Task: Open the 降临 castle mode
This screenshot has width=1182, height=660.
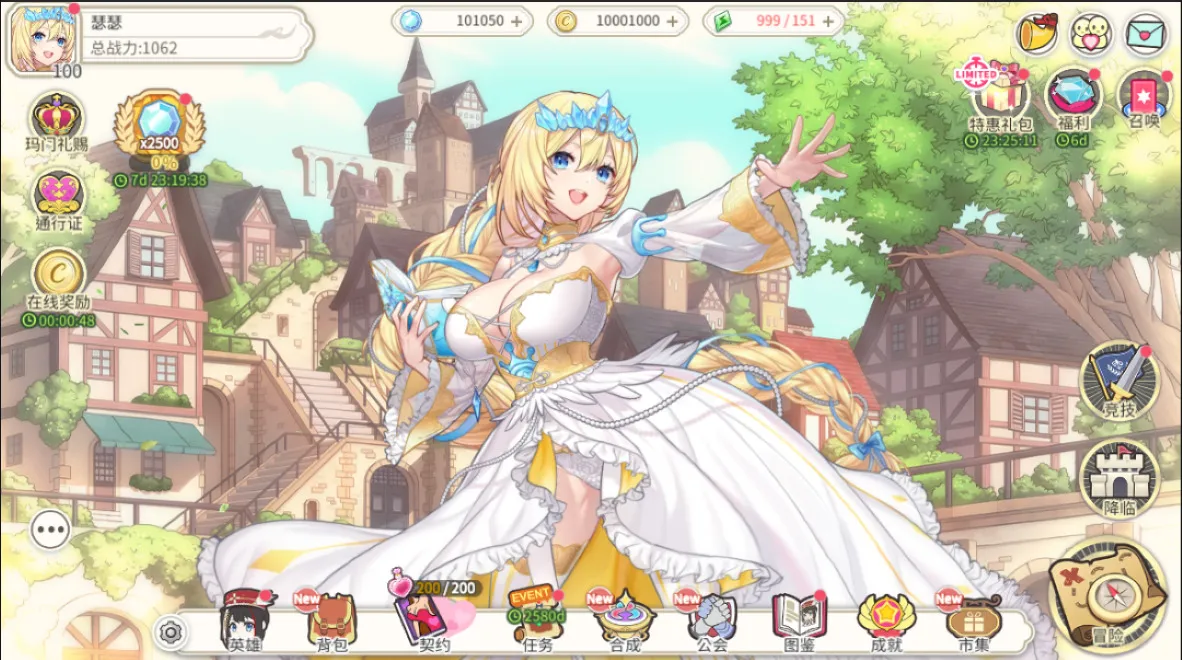Action: tap(1119, 476)
